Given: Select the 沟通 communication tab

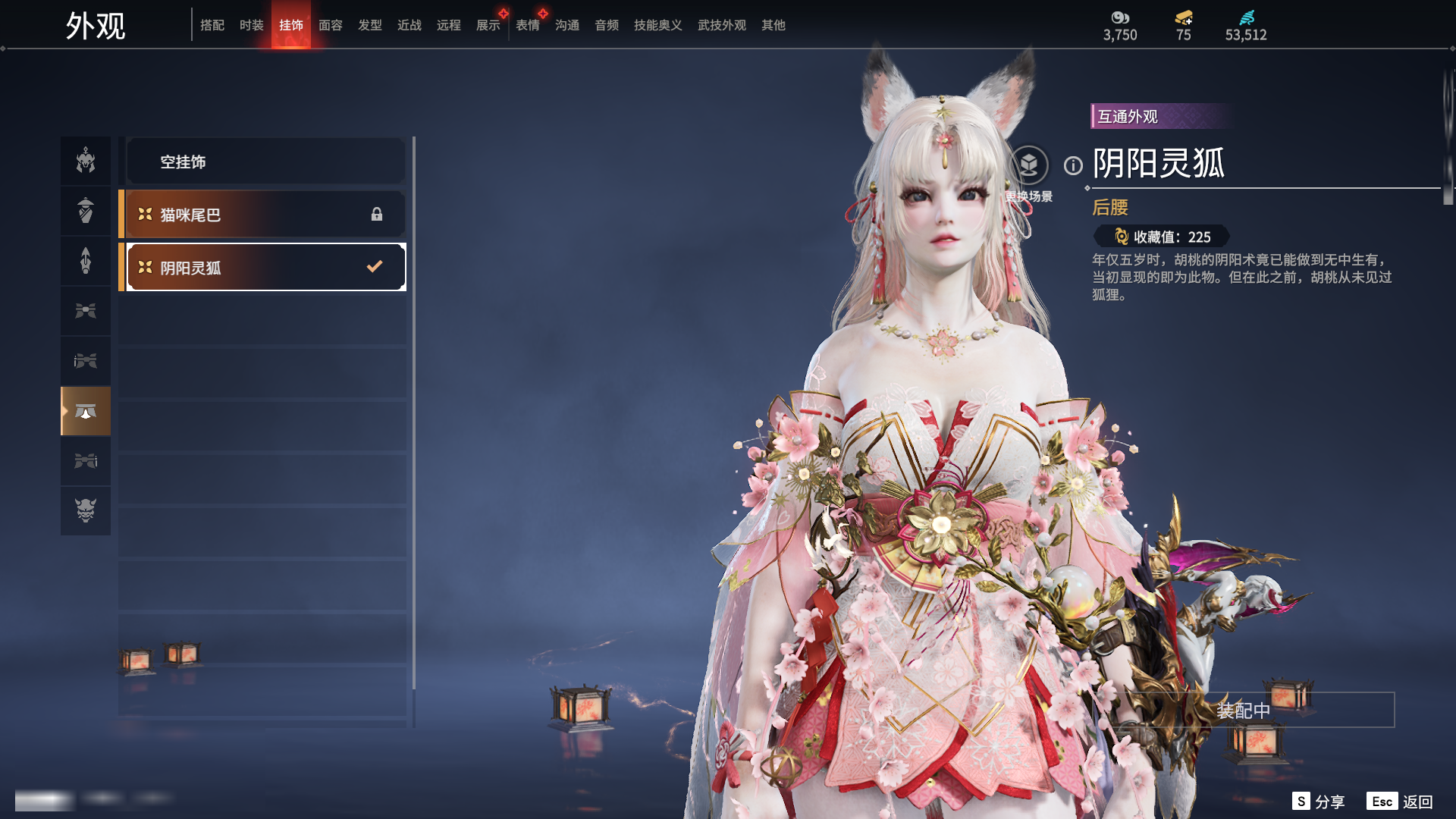Looking at the screenshot, I should click(x=567, y=25).
